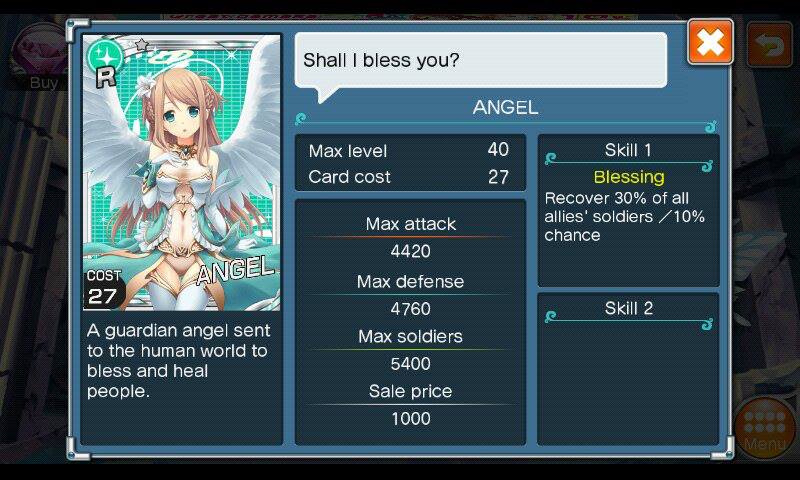Select the Blessing skill panel
The image size is (800, 480).
click(x=628, y=210)
